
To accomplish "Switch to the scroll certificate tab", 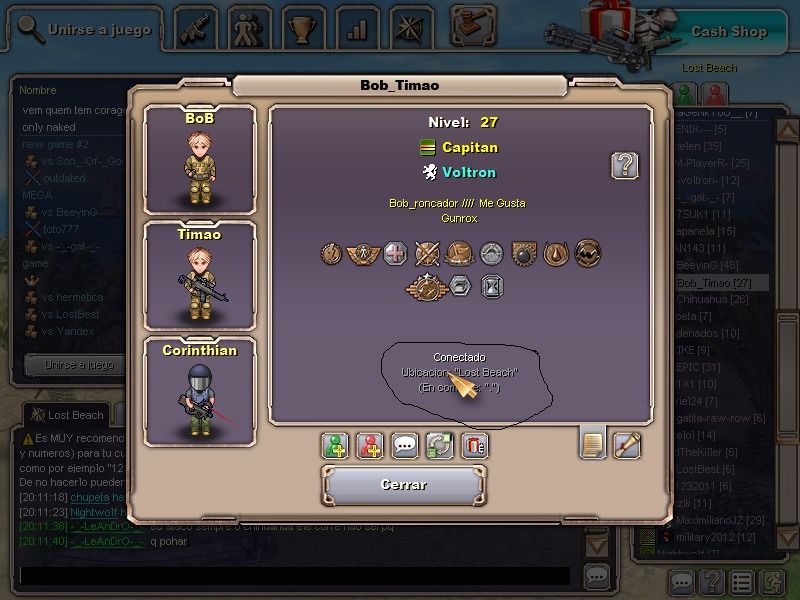I will 627,442.
